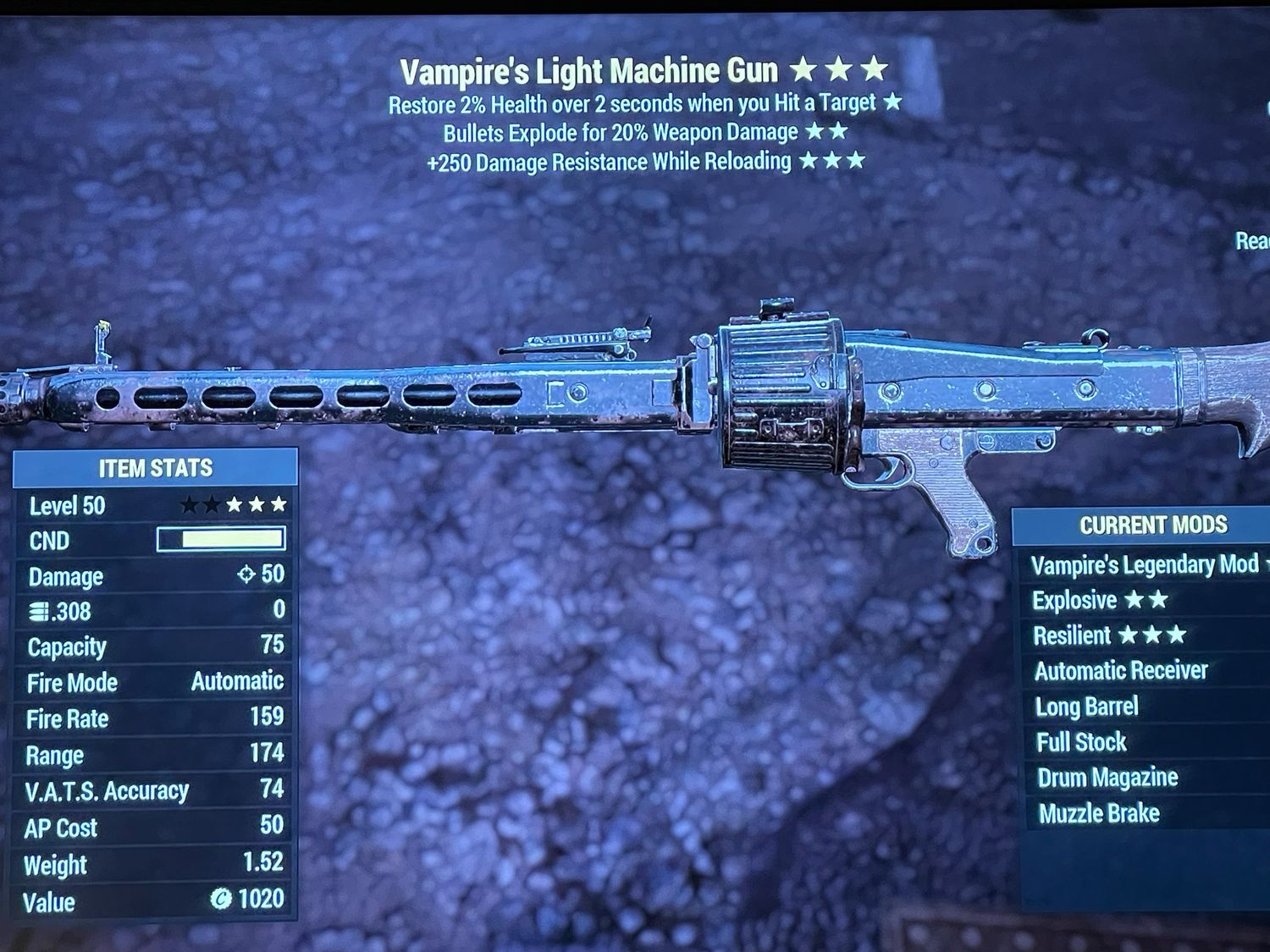Toggle the Drum Magazine mod
The image size is (1270, 952).
(1106, 777)
